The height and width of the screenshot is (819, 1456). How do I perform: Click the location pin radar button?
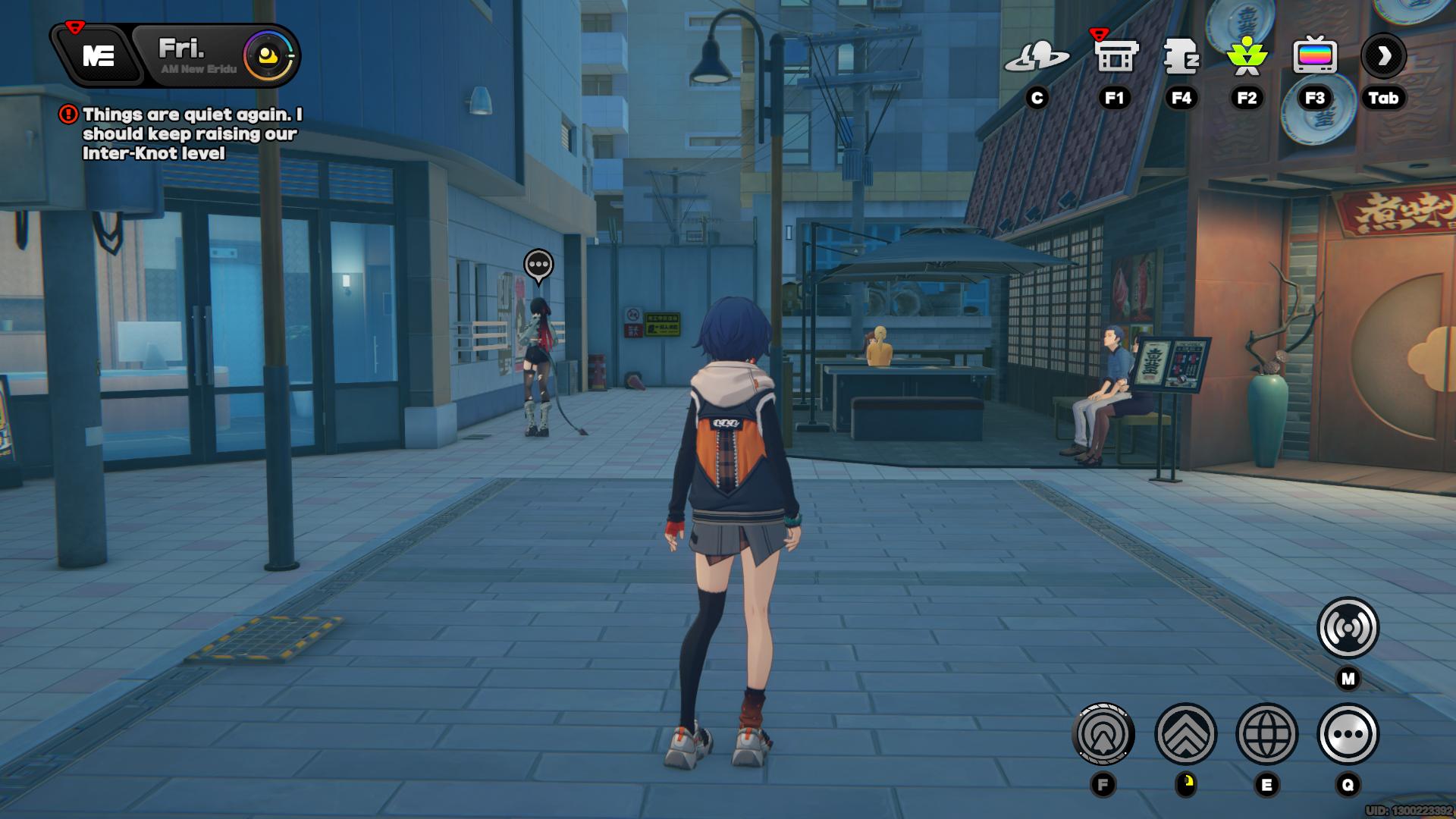1103,734
